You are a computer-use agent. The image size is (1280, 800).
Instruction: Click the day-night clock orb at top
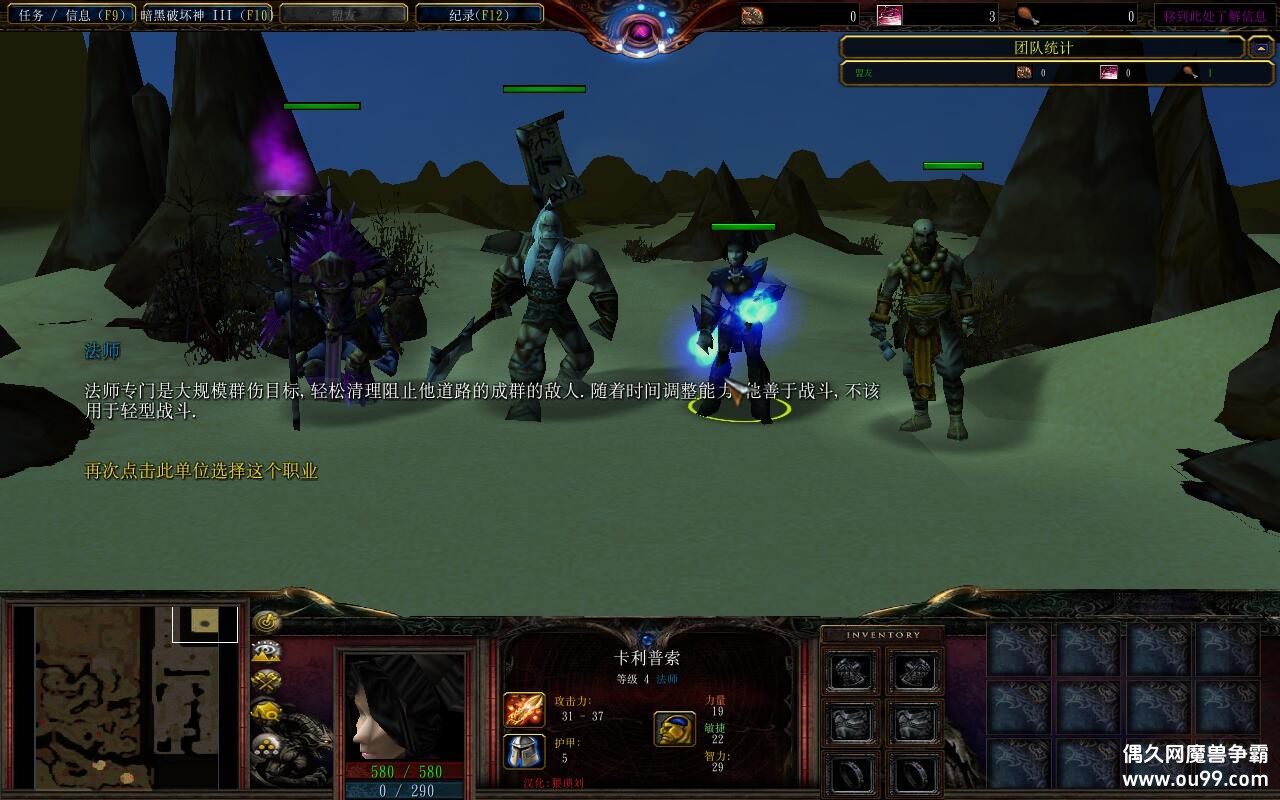click(x=639, y=32)
